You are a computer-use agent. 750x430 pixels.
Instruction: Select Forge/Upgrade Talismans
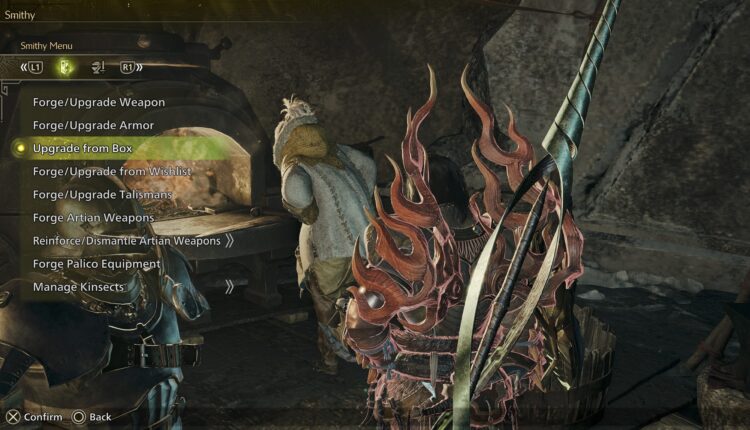click(x=102, y=194)
